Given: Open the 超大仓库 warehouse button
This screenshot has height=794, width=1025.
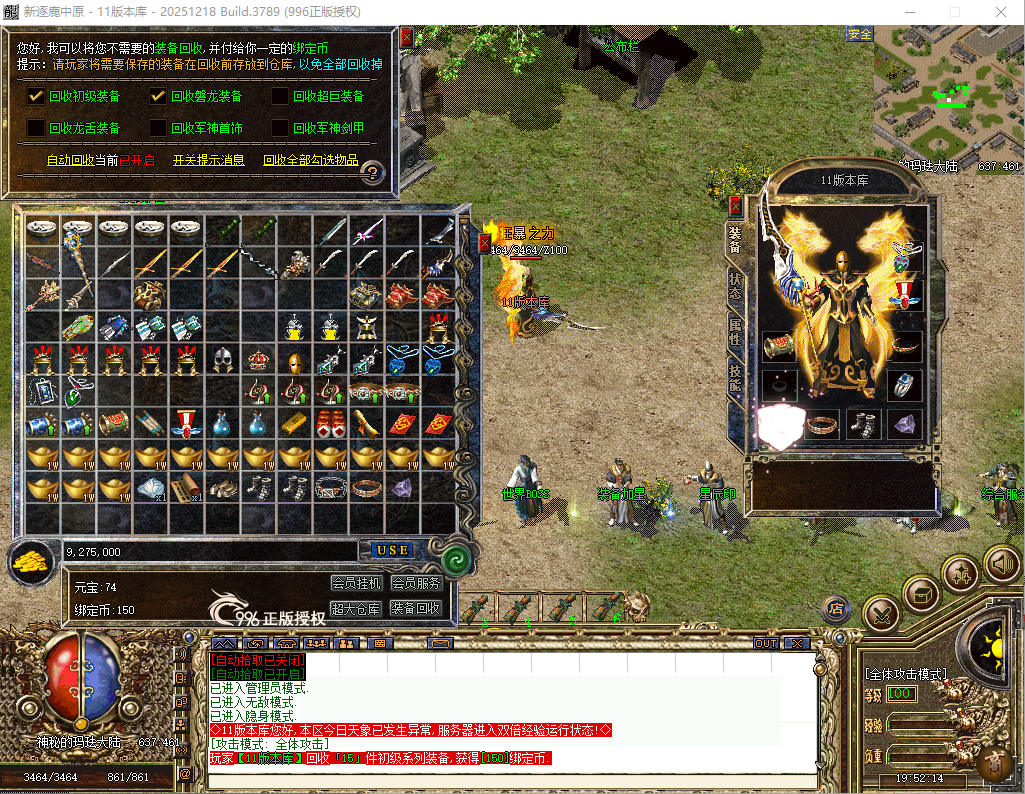Looking at the screenshot, I should 356,608.
